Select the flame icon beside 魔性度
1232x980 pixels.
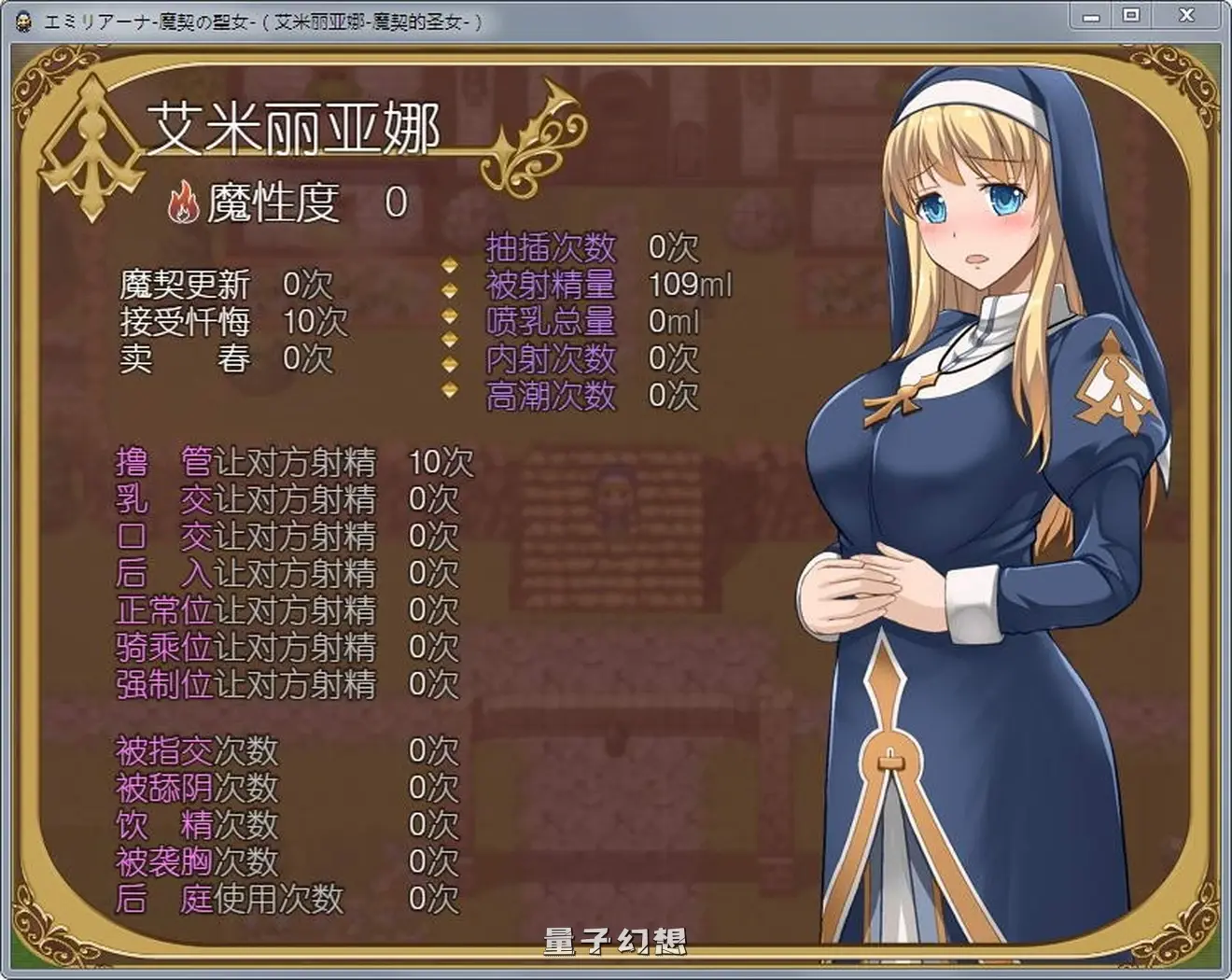pyautogui.click(x=184, y=202)
